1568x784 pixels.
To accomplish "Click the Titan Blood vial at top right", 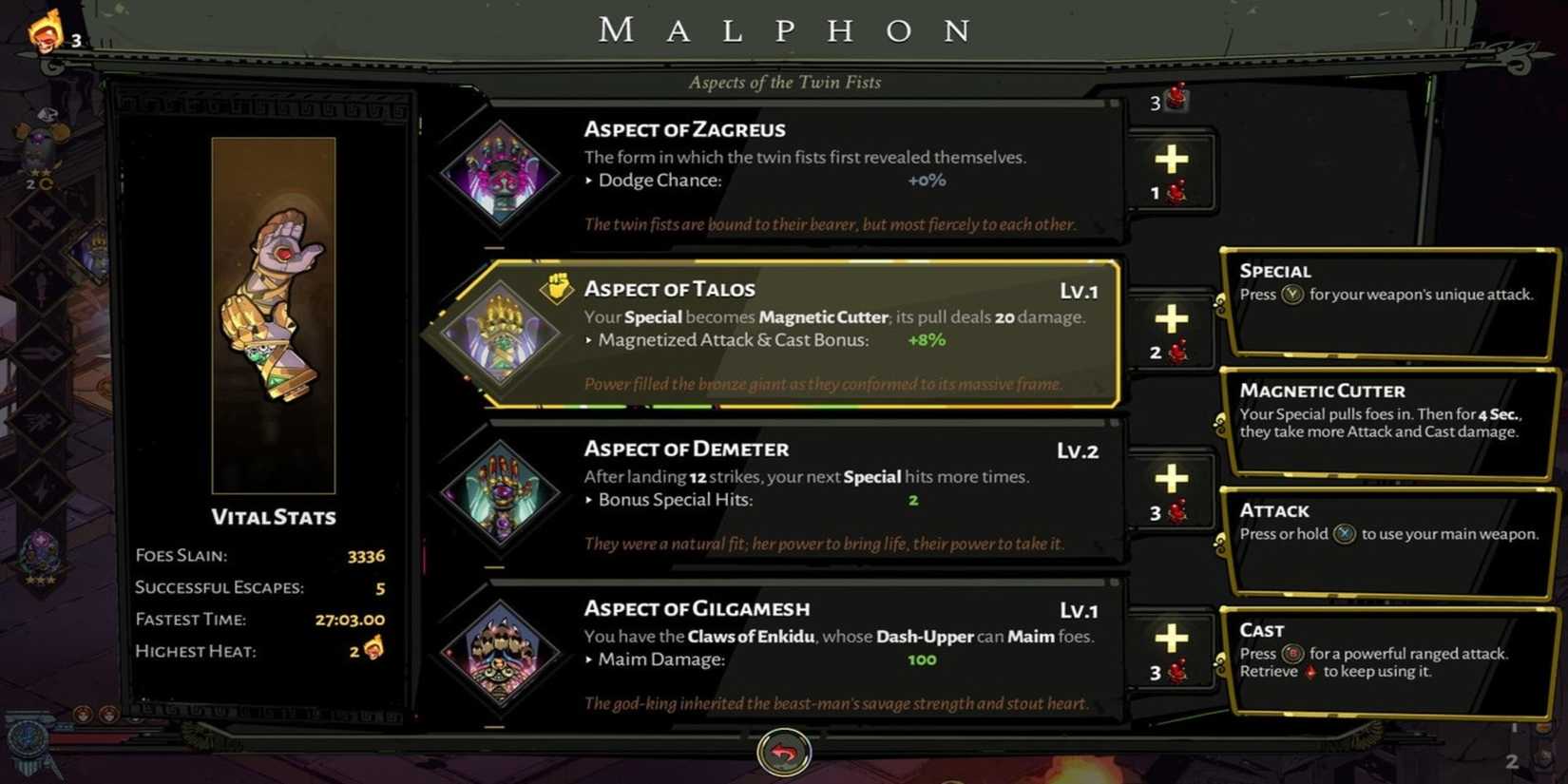I will click(1176, 99).
